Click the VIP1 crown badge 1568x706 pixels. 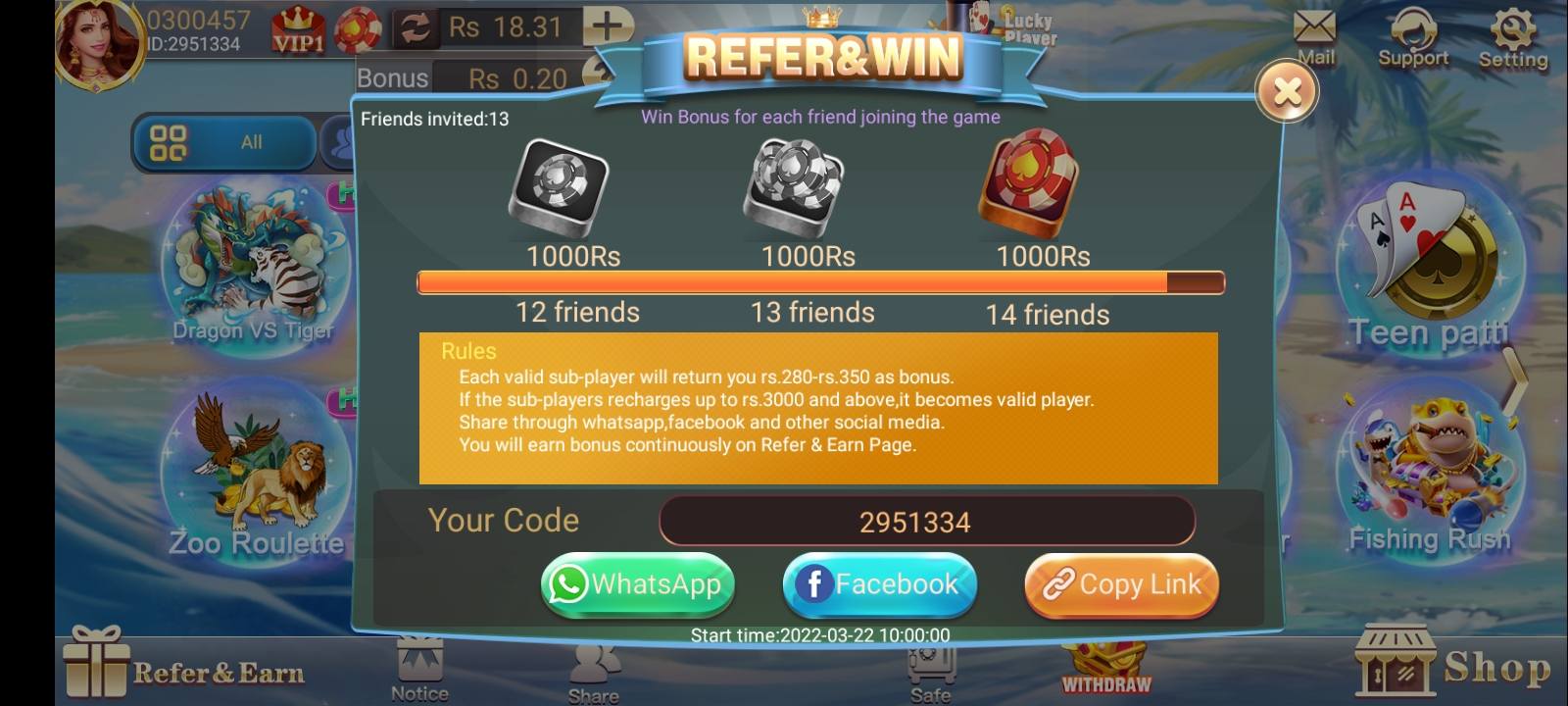pos(297,25)
